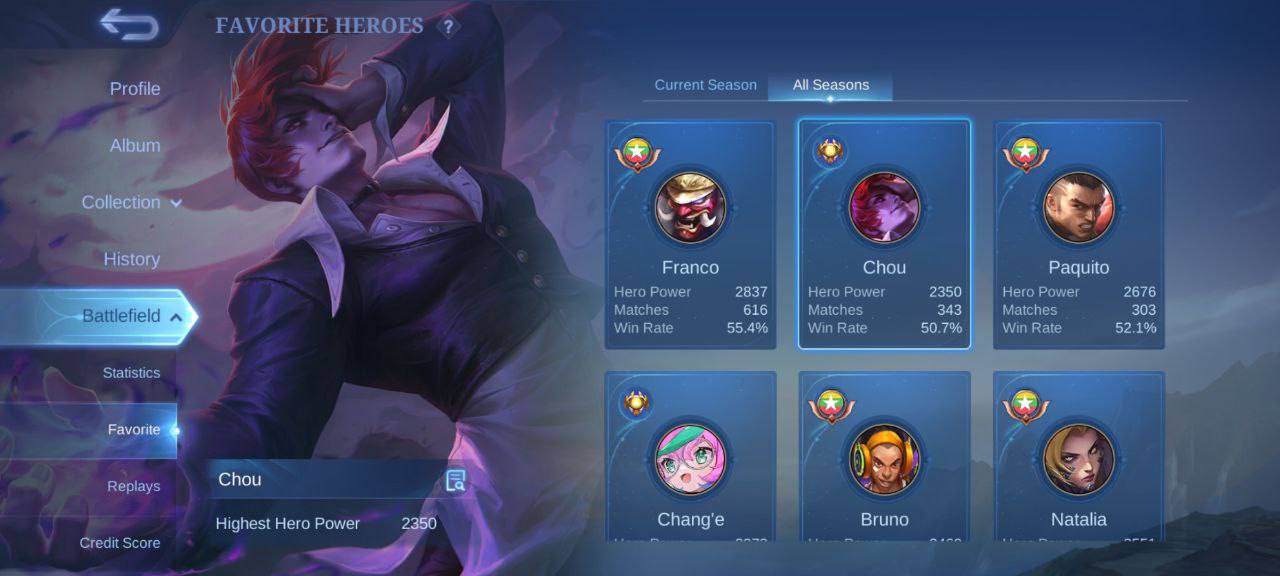Viewport: 1280px width, 576px height.
Task: Select the Favorite submenu entry
Action: 134,430
